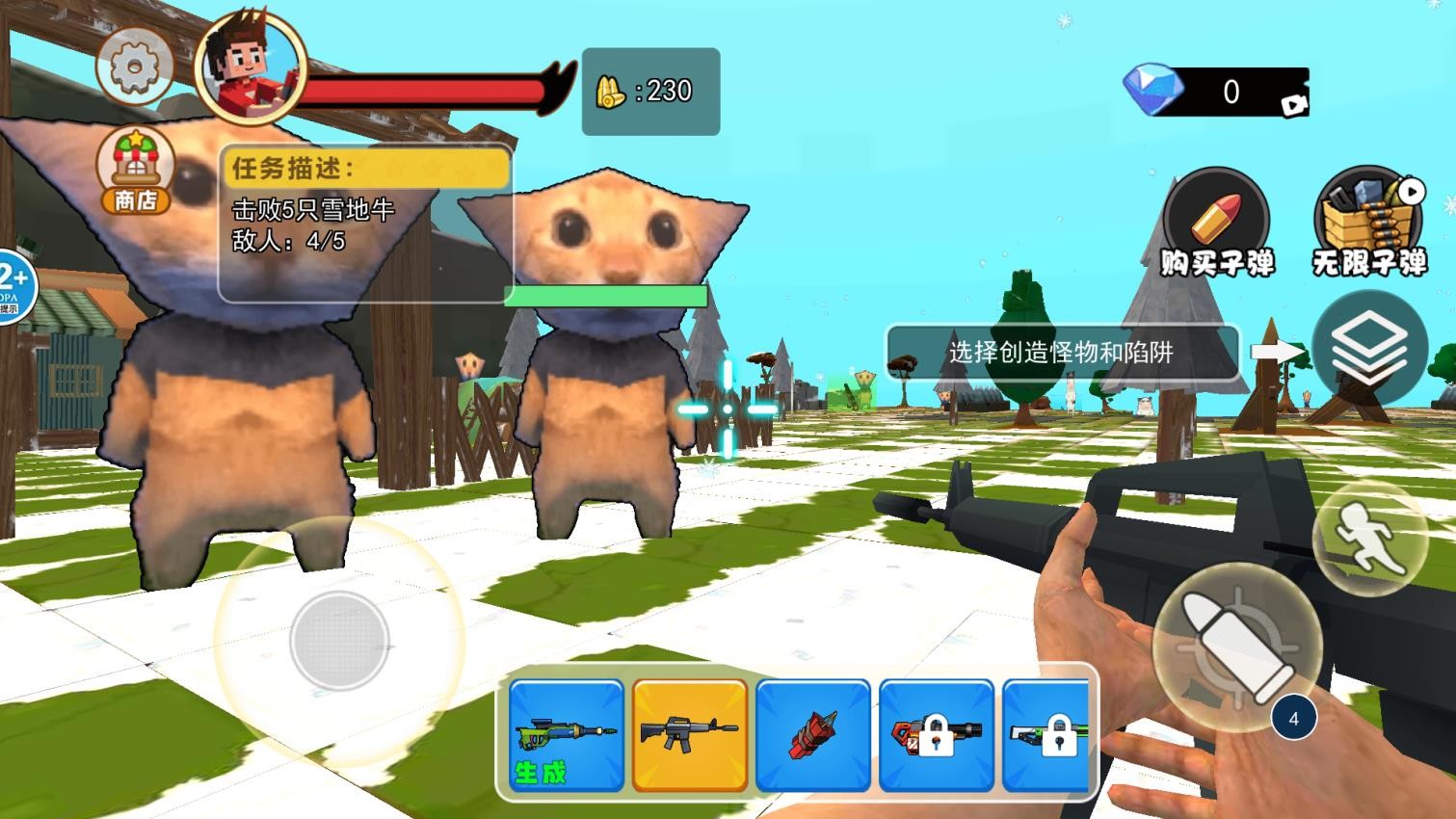Viewport: 1456px width, 819px height.
Task: Open the stacked layers create-monster menu
Action: click(x=1368, y=348)
